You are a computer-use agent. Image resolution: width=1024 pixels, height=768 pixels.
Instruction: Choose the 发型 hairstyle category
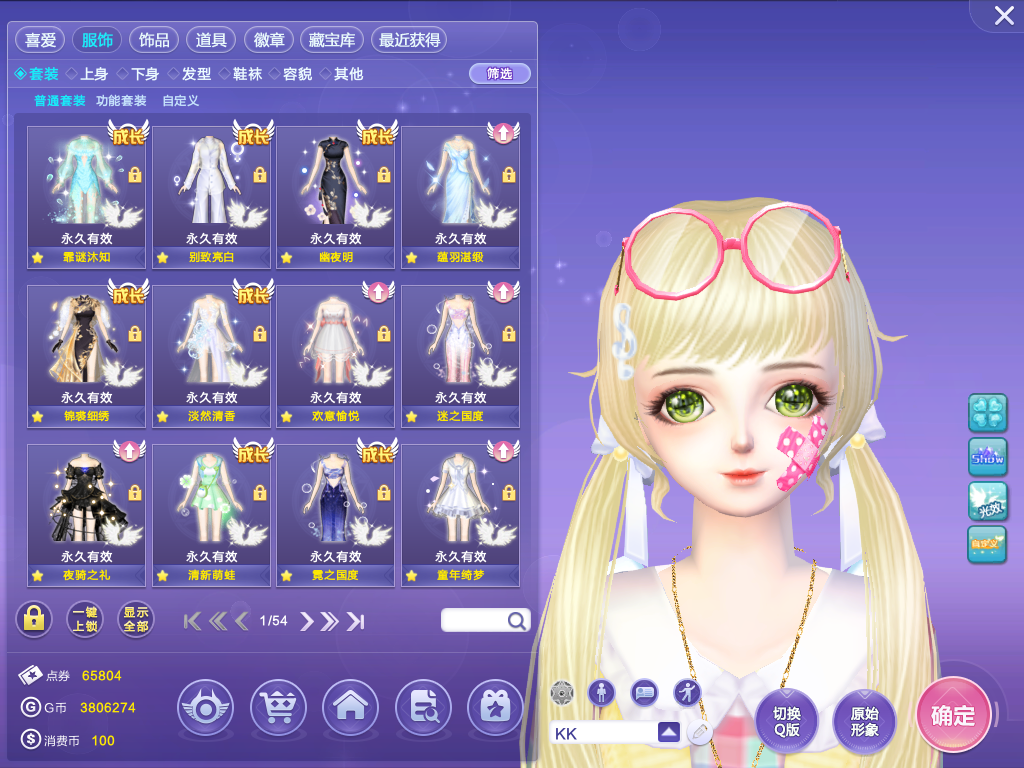pyautogui.click(x=189, y=74)
